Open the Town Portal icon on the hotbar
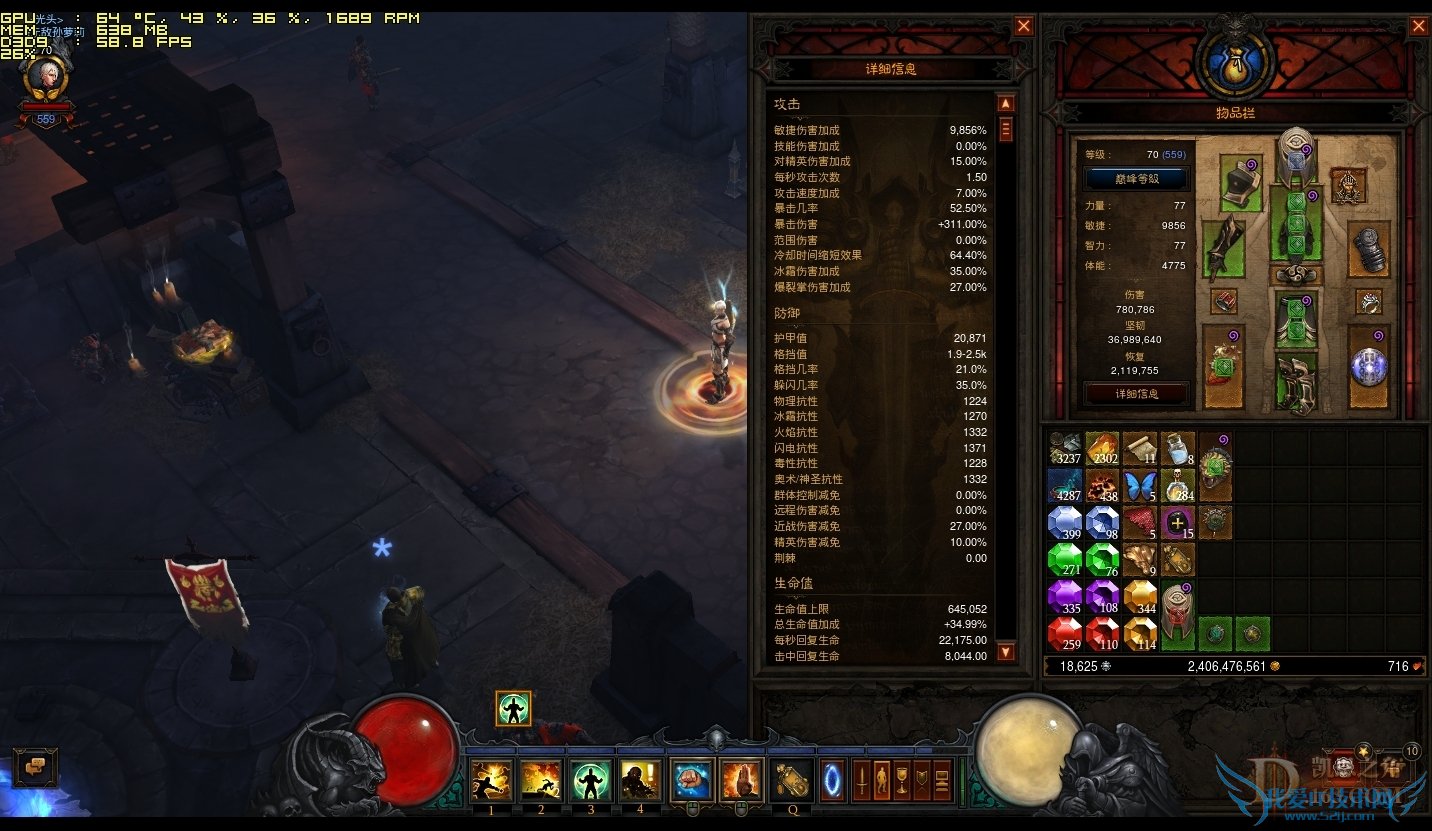This screenshot has height=831, width=1432. tap(831, 778)
